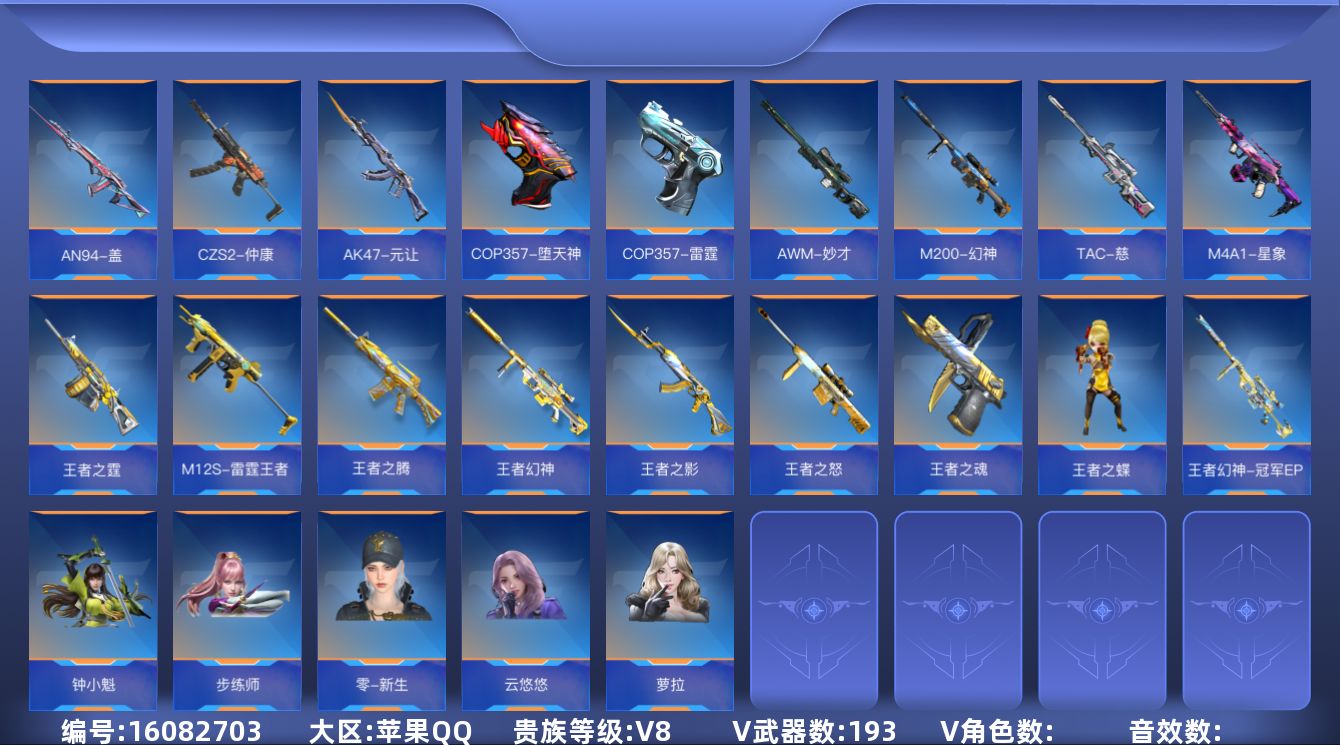The width and height of the screenshot is (1340, 745).
Task: Choose the 王者之腾 golden rifle card
Action: pyautogui.click(x=381, y=395)
